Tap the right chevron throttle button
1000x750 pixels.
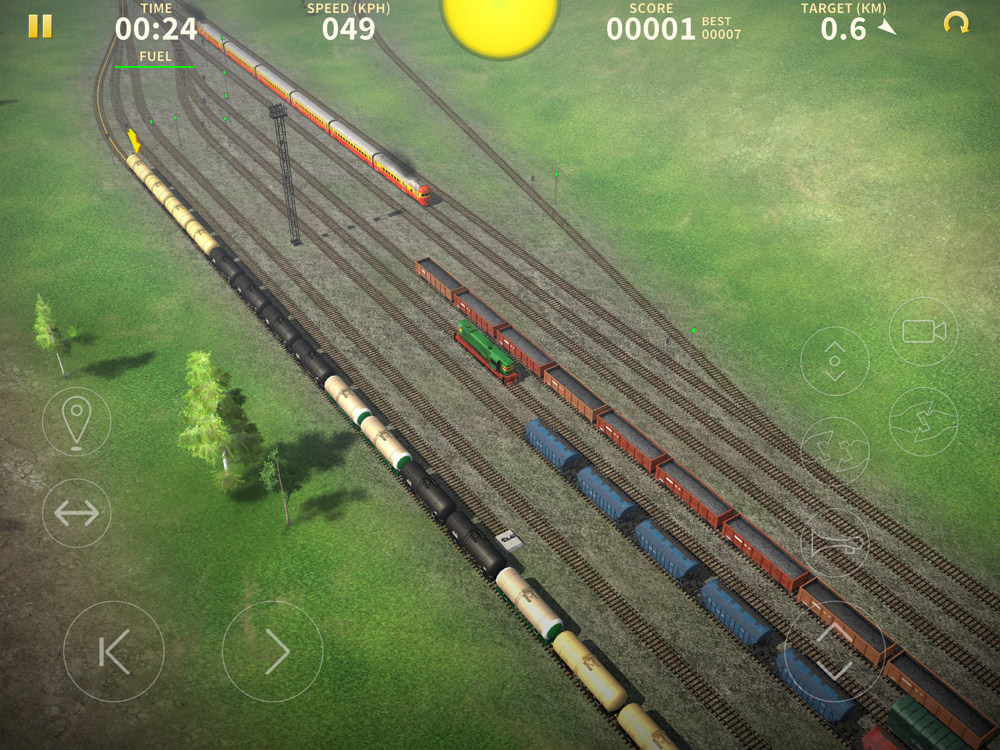click(x=273, y=651)
